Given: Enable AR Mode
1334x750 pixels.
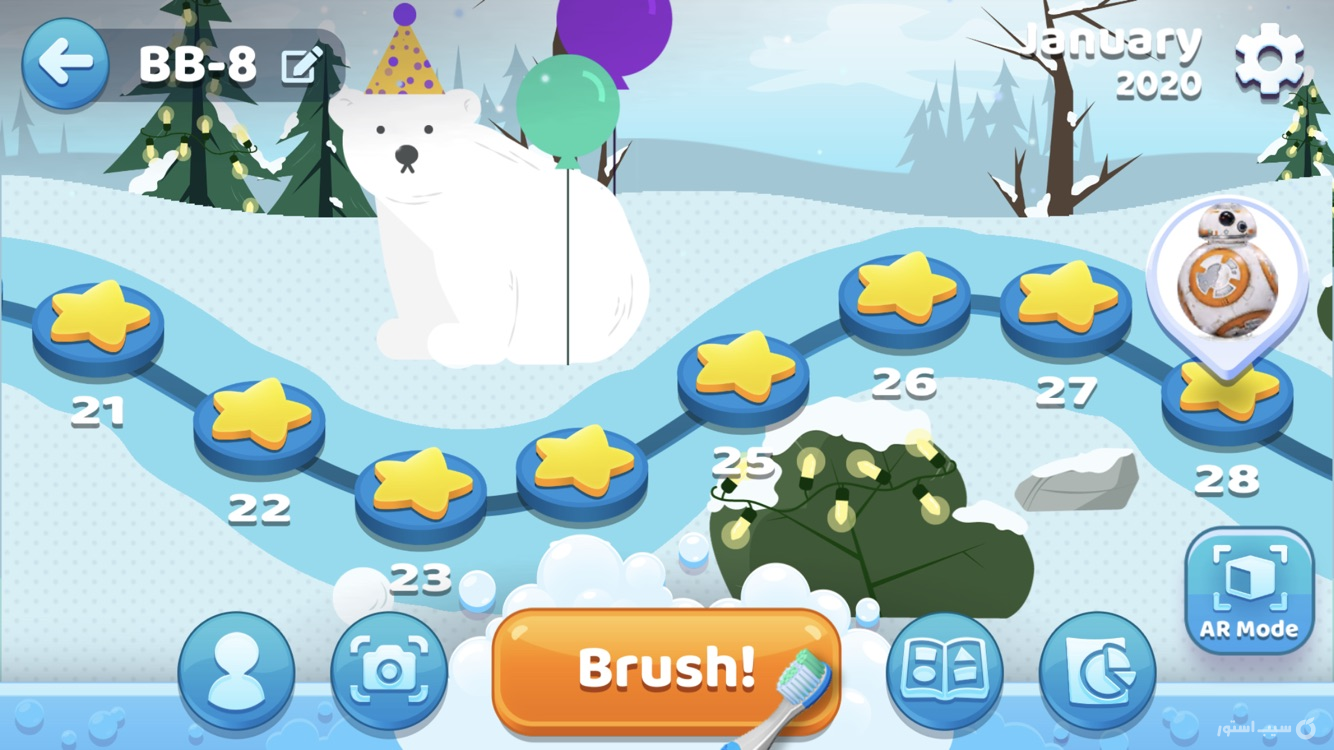Looking at the screenshot, I should 1248,589.
